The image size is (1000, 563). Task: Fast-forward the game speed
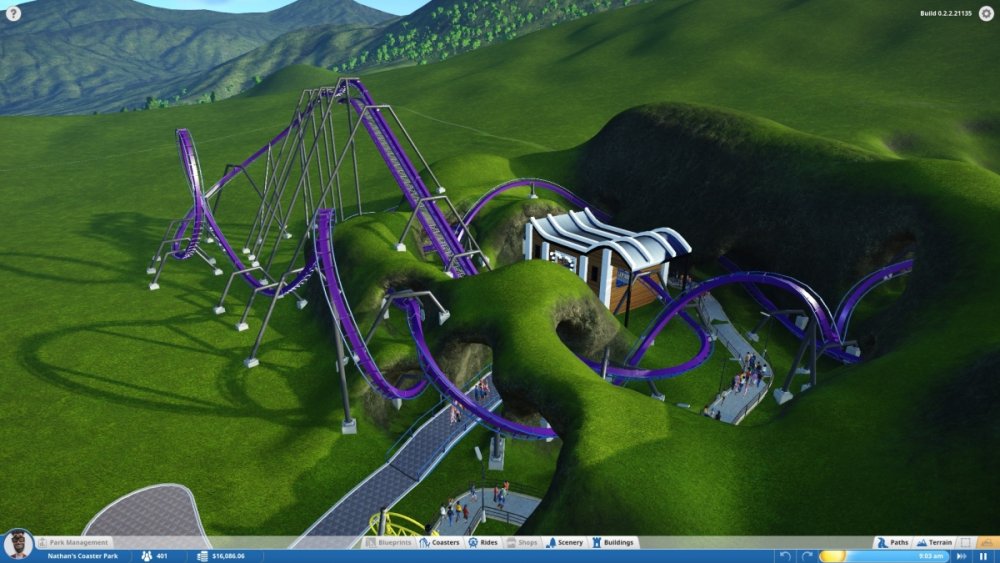[962, 556]
